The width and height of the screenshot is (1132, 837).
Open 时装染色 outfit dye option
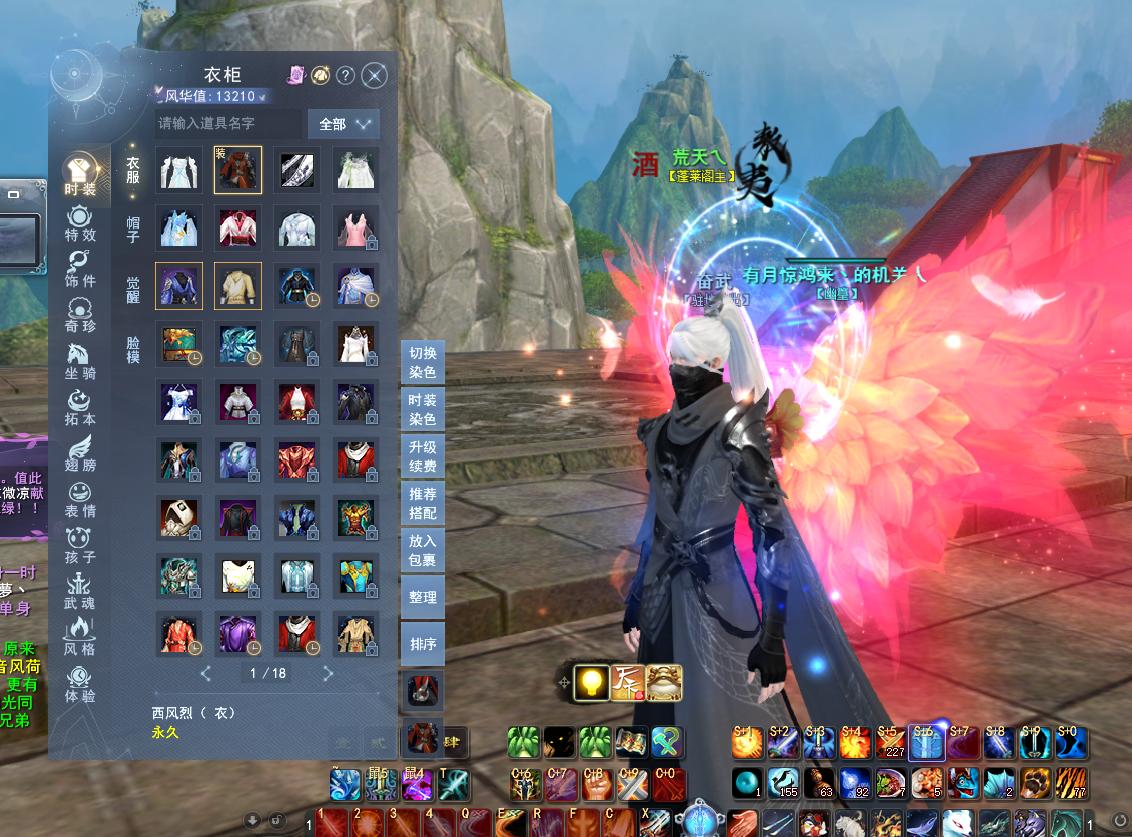(423, 409)
